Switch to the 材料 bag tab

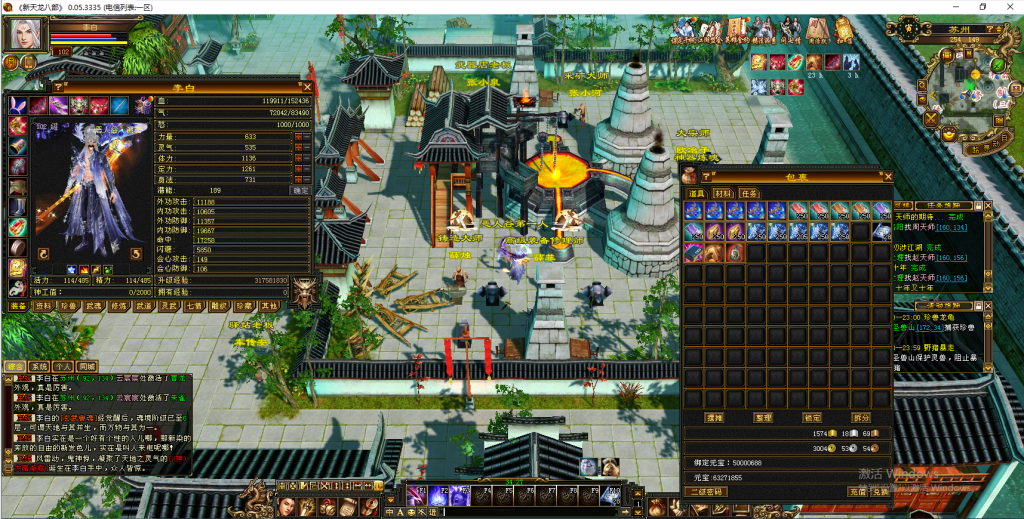(721, 193)
